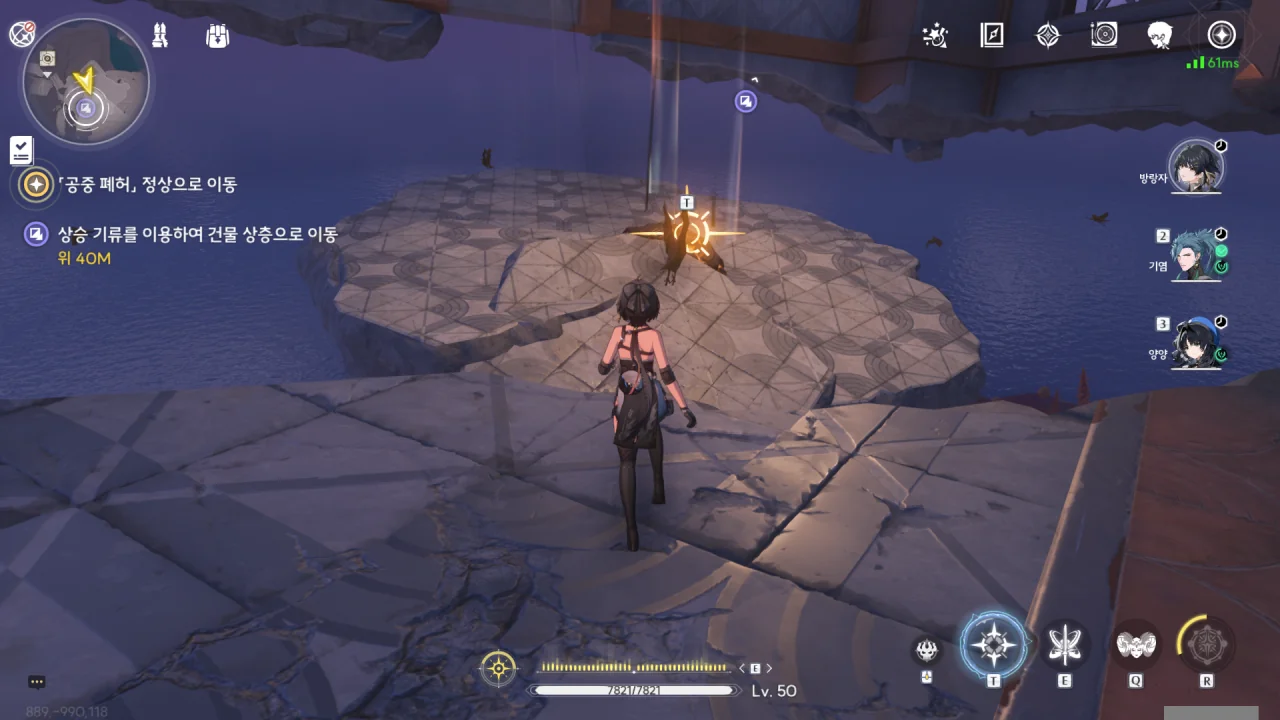Screen dimensions: 1280x720
Task: Switch to party member 양양
Action: coord(1196,343)
